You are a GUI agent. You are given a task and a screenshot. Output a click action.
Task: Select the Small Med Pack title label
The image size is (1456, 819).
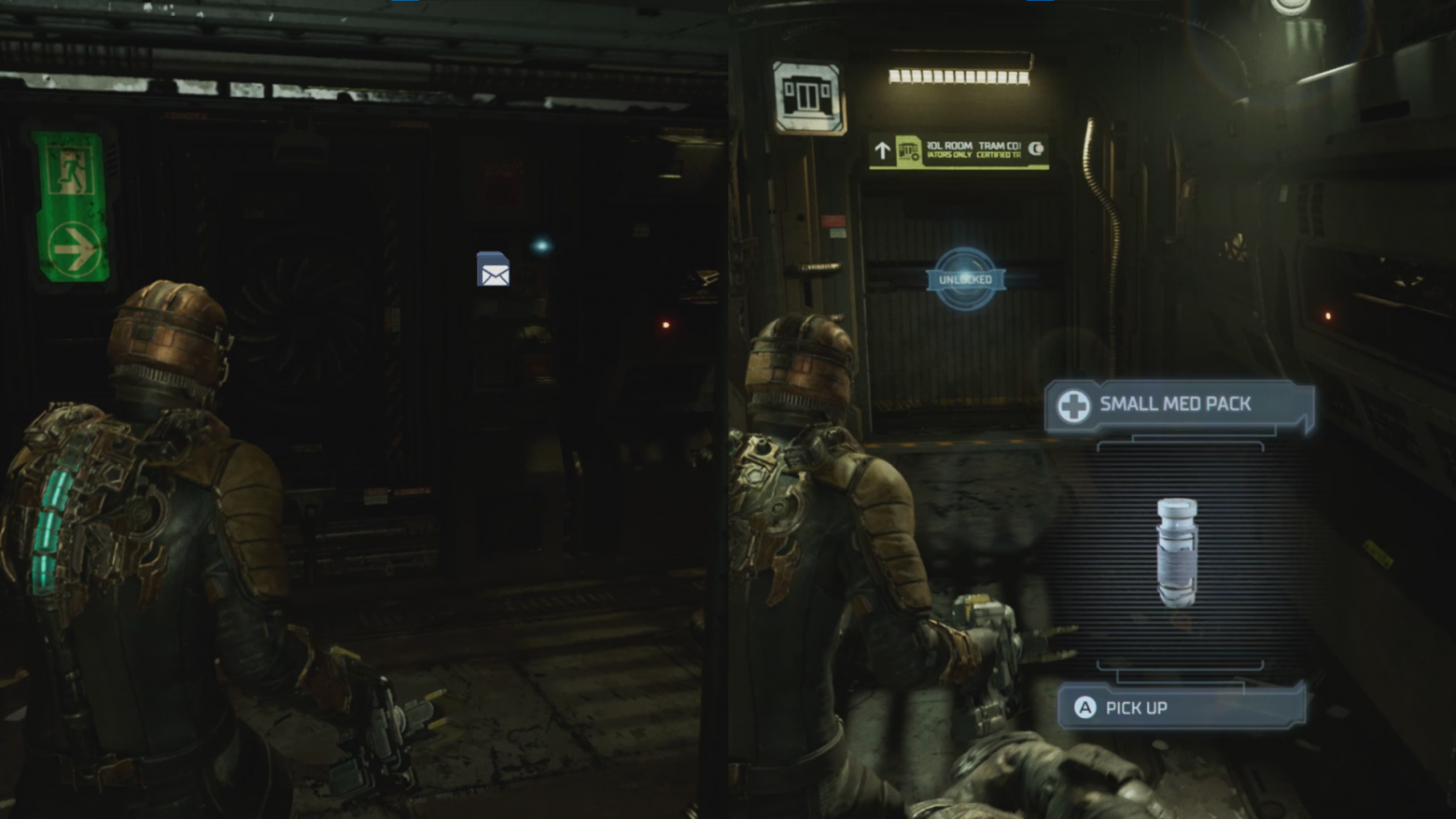[x=1176, y=404]
